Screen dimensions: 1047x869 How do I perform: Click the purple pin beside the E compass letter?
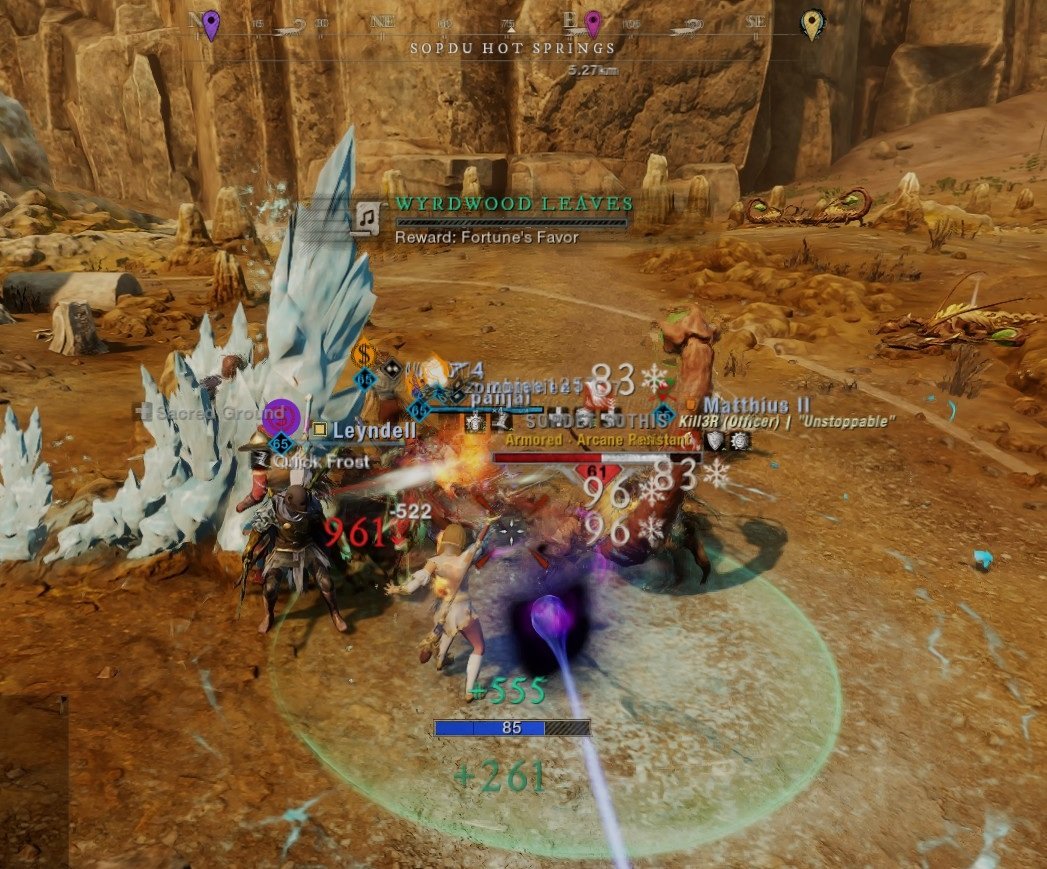coord(593,22)
